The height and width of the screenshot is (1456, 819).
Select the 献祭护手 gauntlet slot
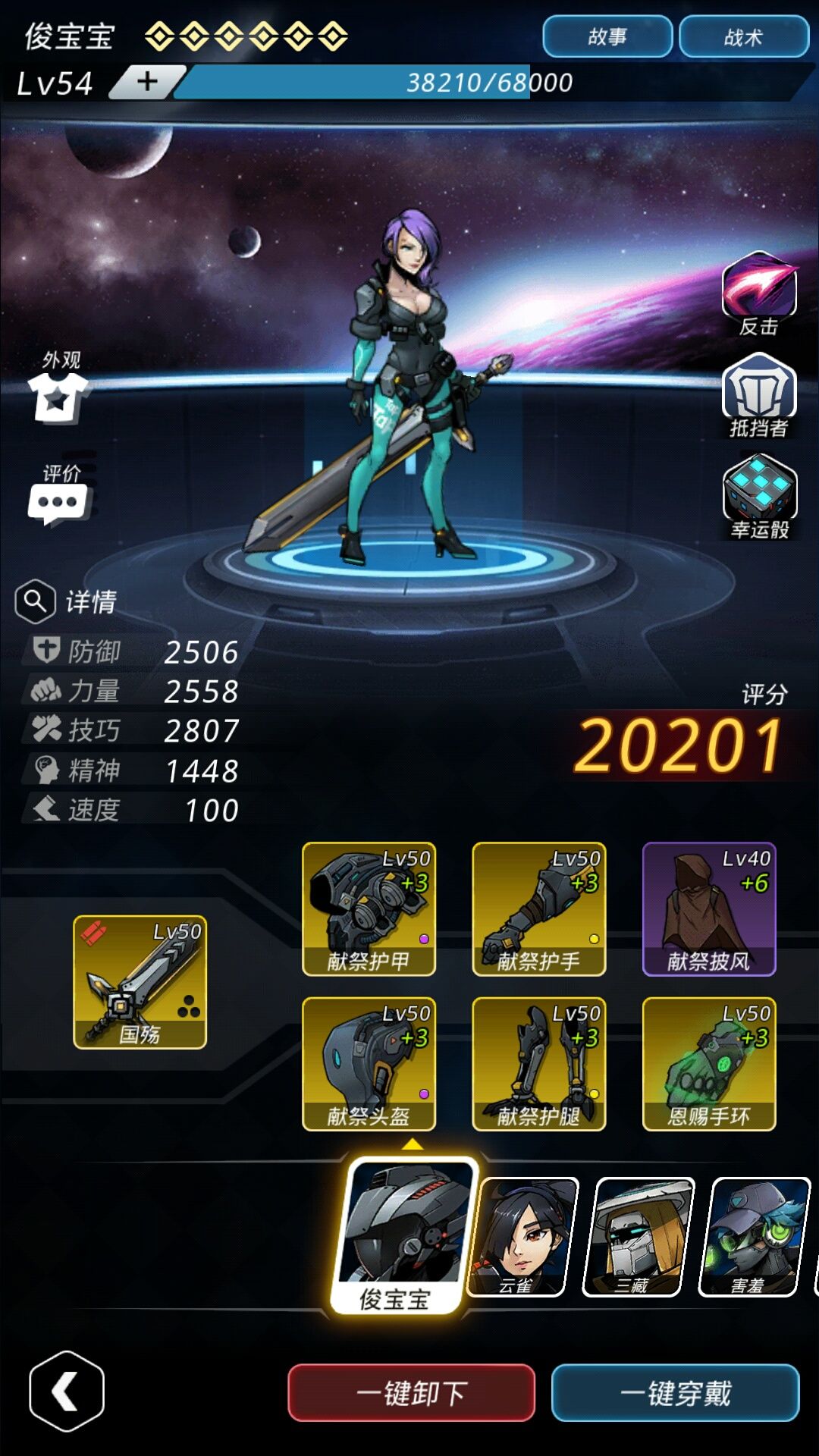(x=538, y=908)
